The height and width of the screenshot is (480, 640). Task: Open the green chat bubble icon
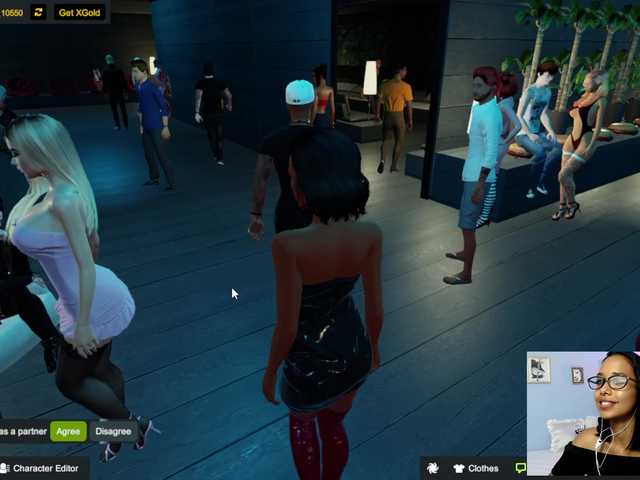tap(520, 467)
